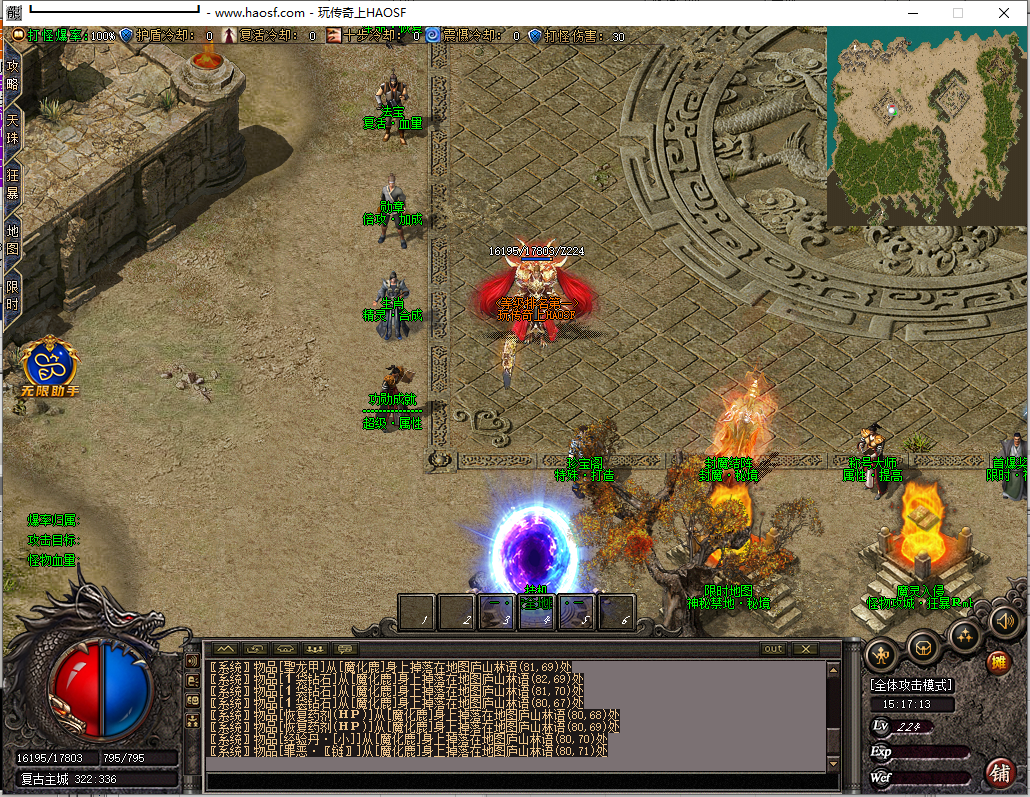Click the chat panel 'out' button
1030x797 pixels.
click(773, 649)
